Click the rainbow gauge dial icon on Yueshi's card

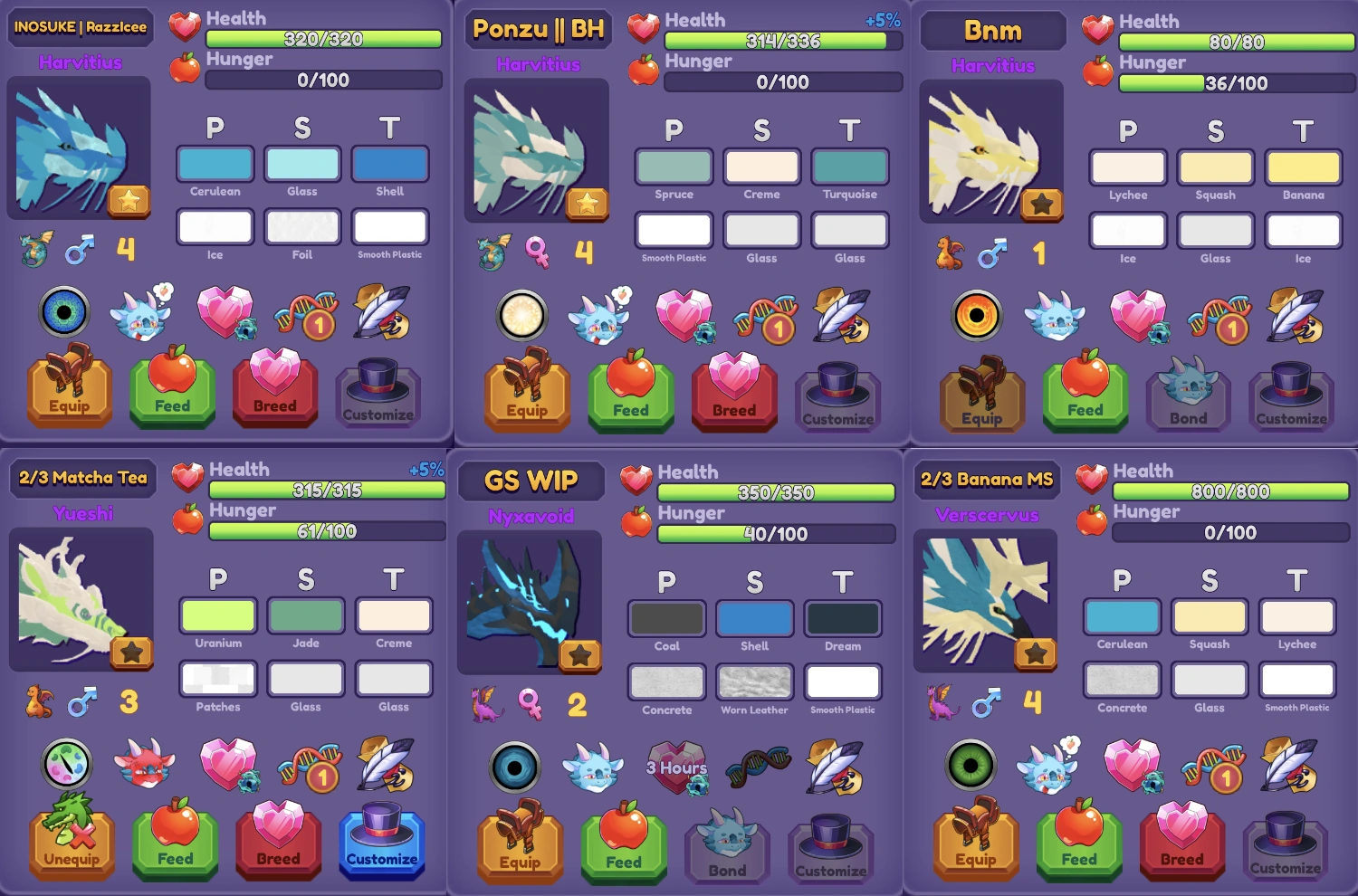[68, 765]
